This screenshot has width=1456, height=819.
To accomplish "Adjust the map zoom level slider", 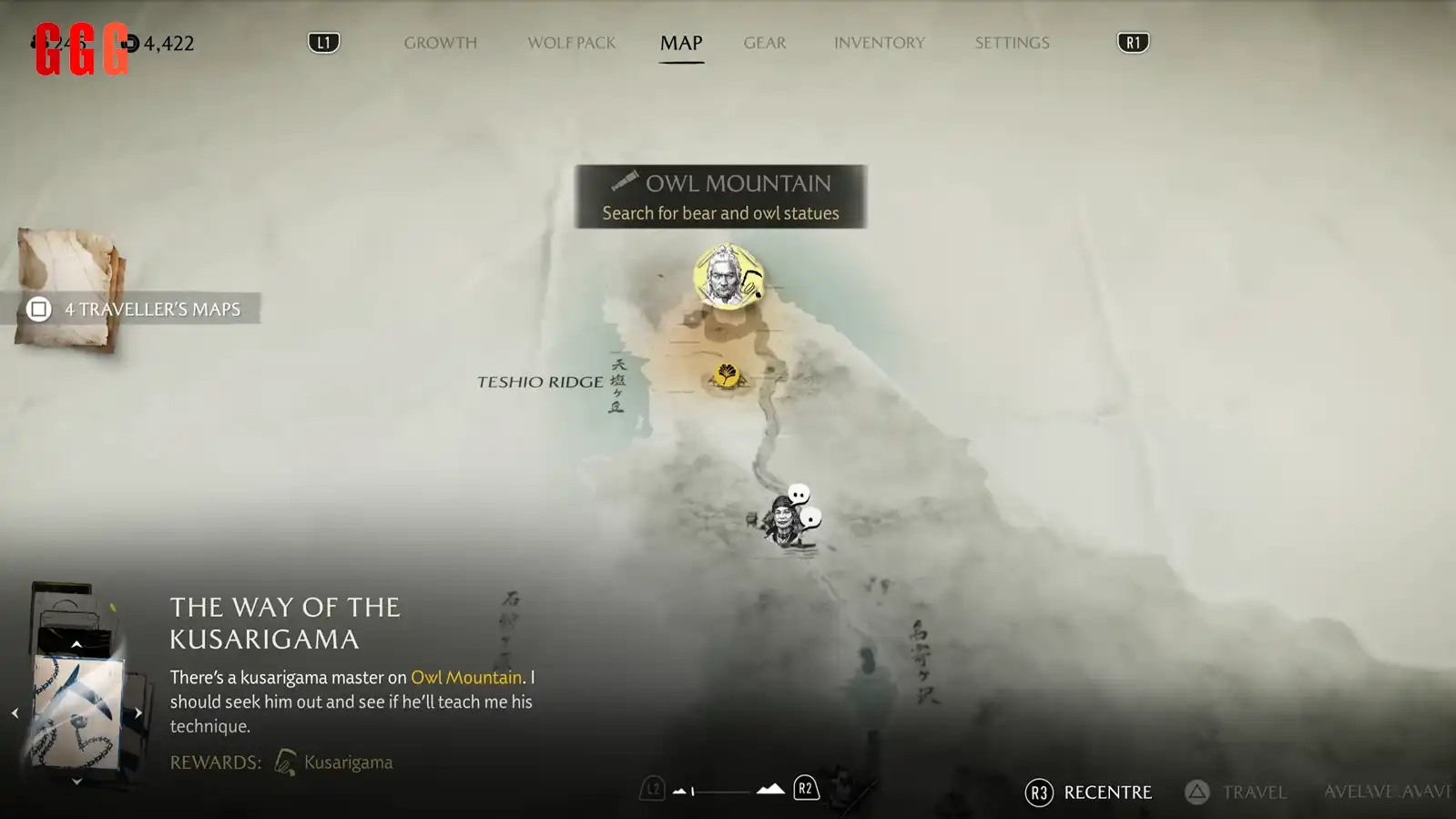I will tap(722, 791).
